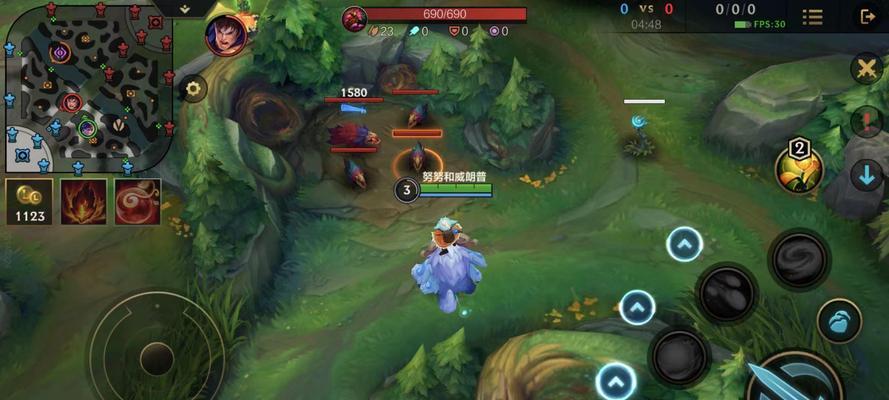Send the crossed swords attack ping
889x400 pixels.
click(x=866, y=69)
